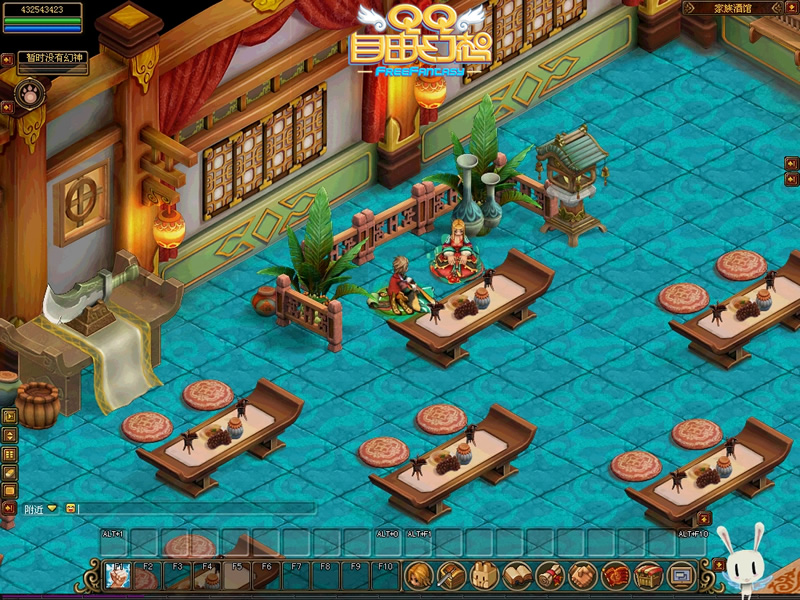Click the grid icon in left chat toolbar

pos(9,454)
